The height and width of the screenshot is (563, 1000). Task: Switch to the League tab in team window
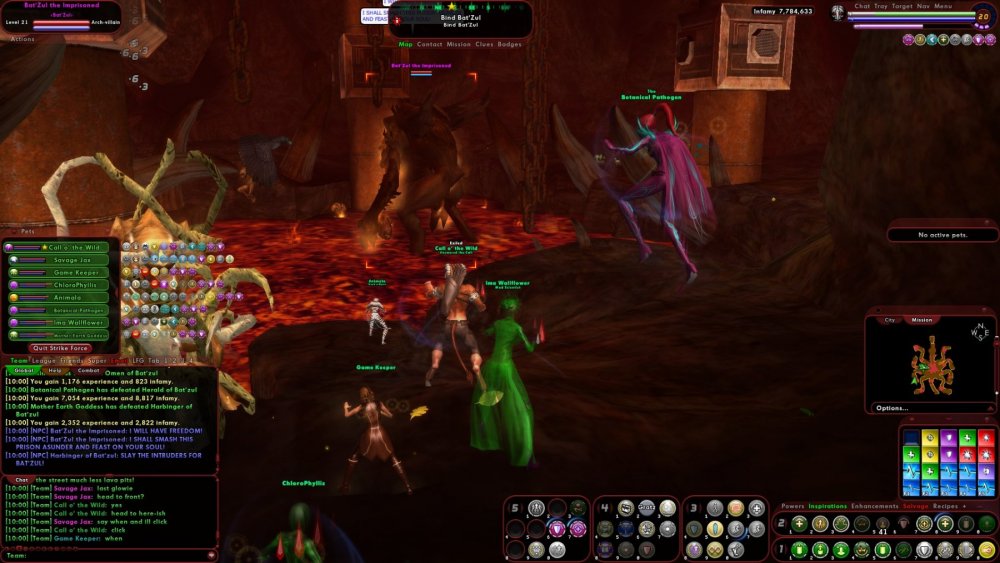coord(44,360)
